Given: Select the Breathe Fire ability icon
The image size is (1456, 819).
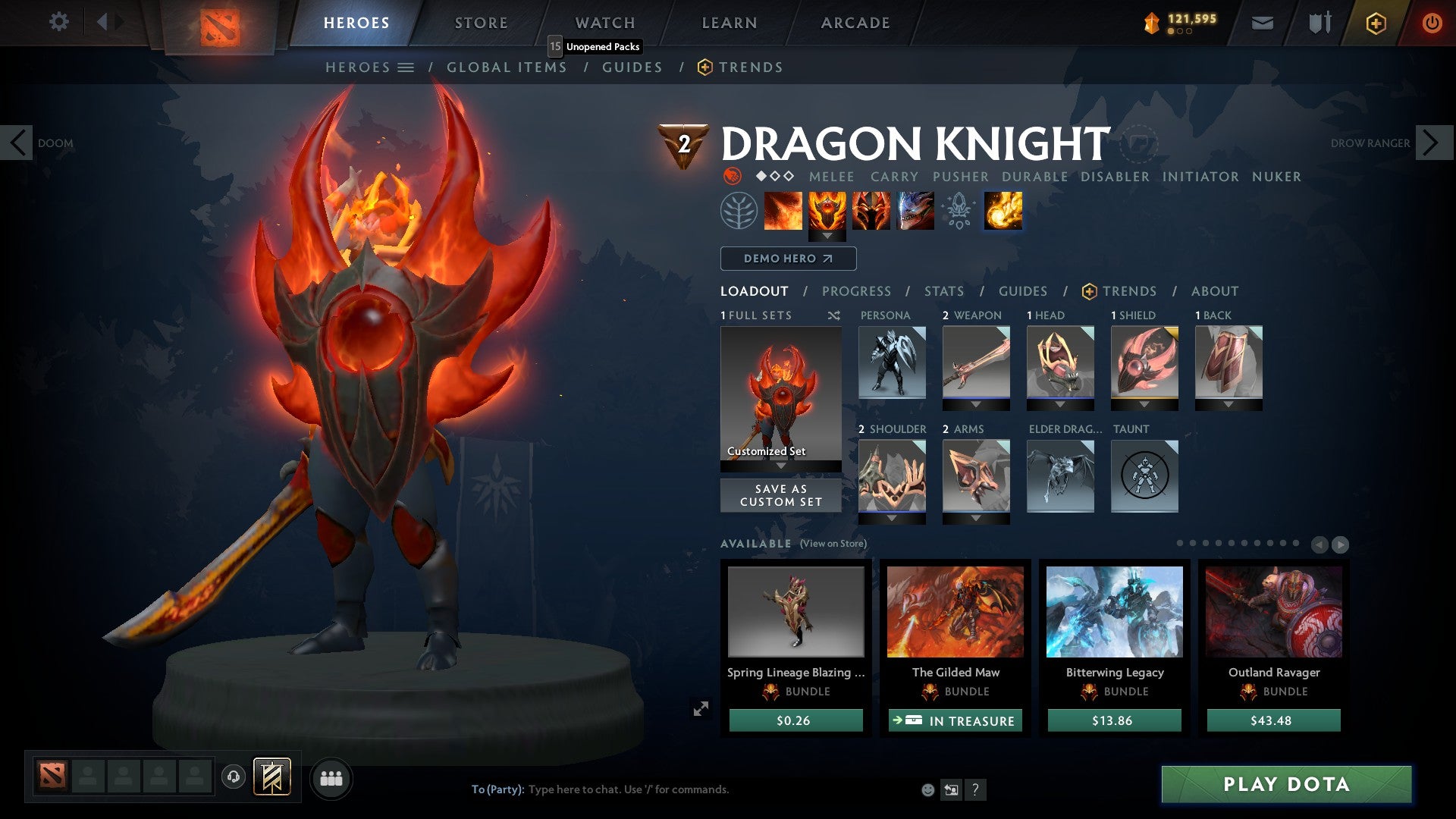Looking at the screenshot, I should click(783, 211).
